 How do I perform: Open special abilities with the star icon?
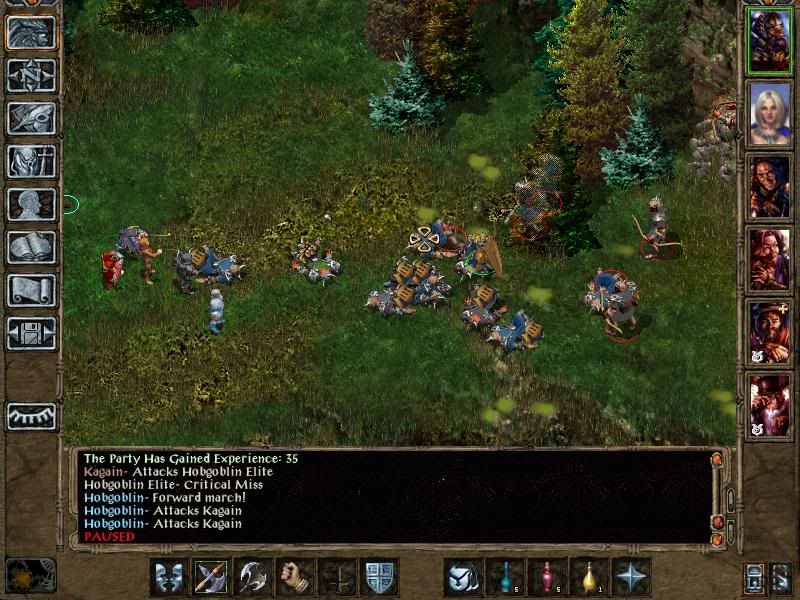(631, 577)
